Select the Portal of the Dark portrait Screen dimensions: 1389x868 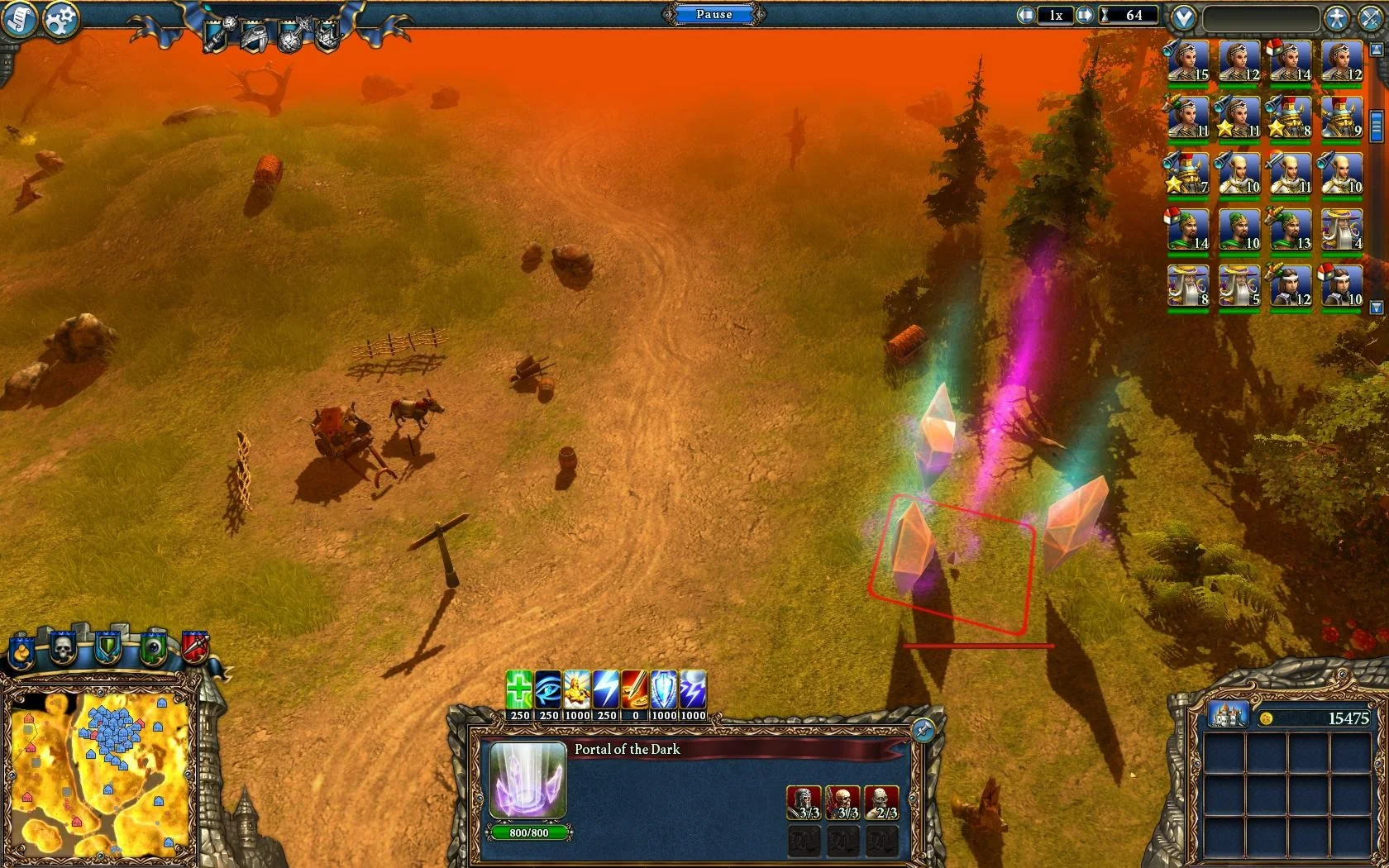click(x=528, y=781)
